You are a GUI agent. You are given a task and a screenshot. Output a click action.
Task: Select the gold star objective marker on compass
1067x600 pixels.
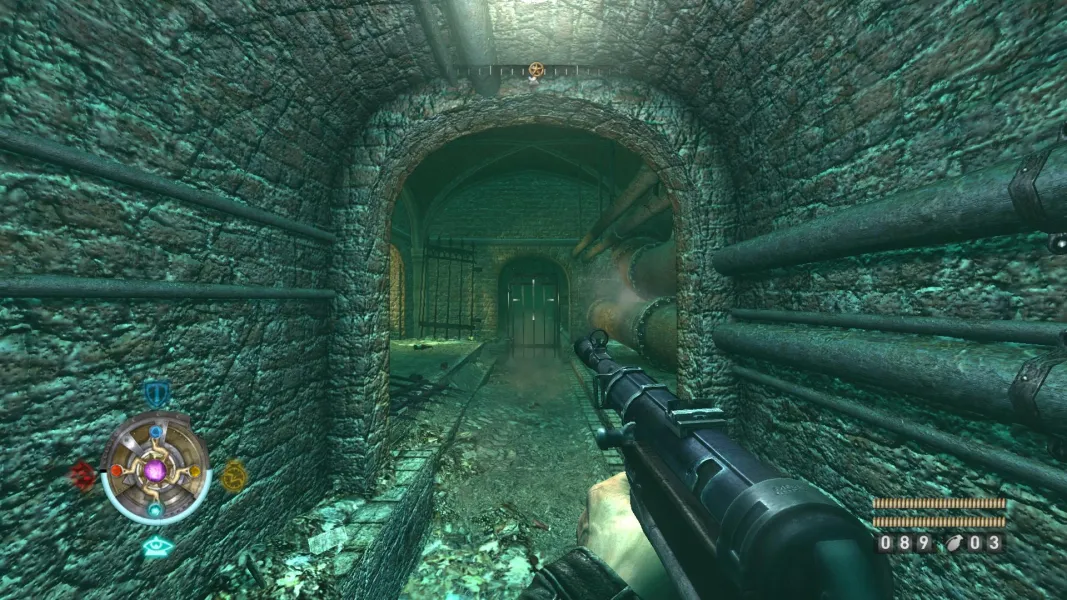(536, 69)
